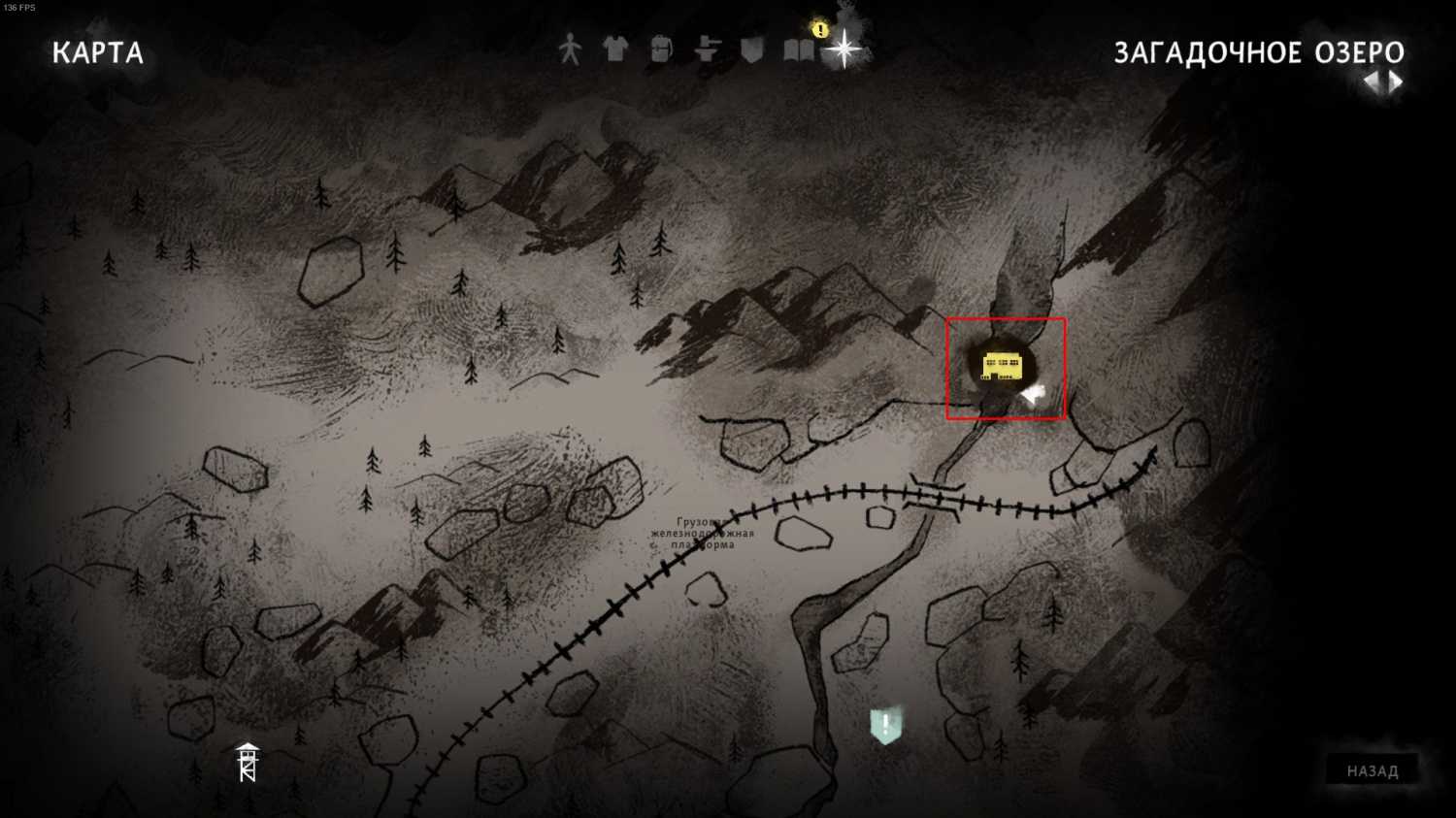The image size is (1456, 818).
Task: Switch to the previous region with left arrow
Action: coord(1371,82)
